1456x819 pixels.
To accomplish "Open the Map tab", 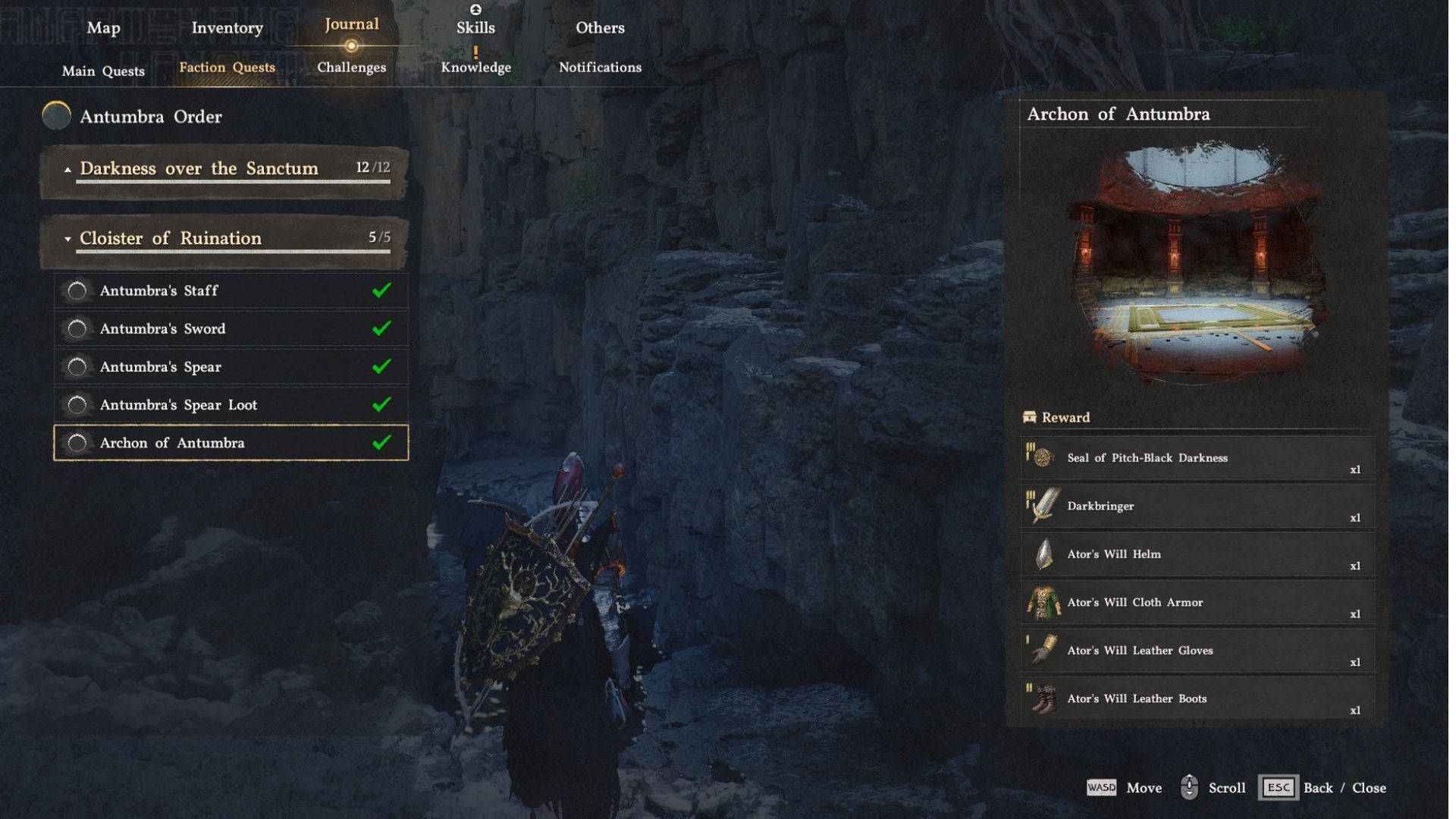I will (103, 28).
